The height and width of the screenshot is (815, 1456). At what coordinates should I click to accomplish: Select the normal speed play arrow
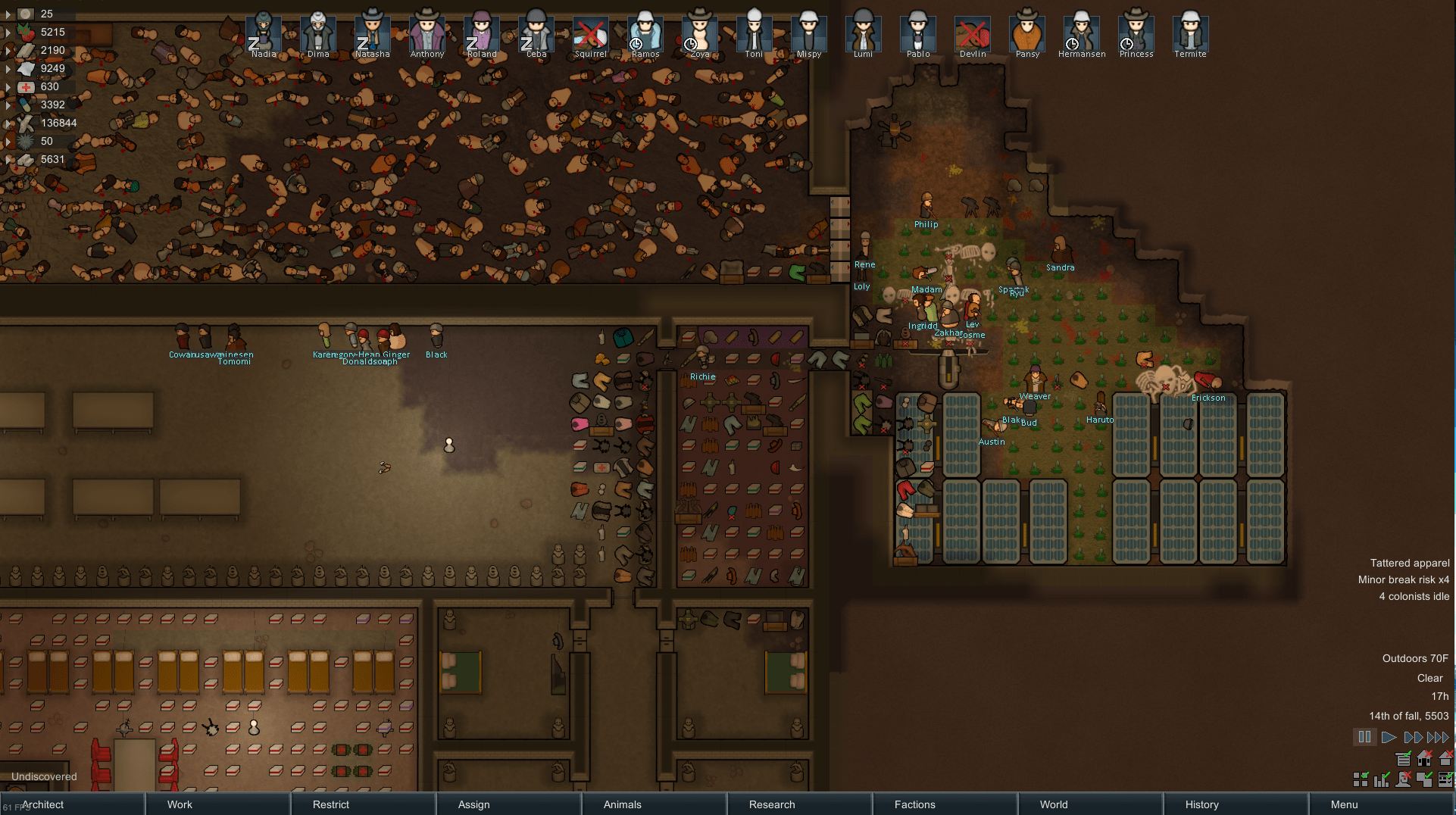click(1389, 737)
